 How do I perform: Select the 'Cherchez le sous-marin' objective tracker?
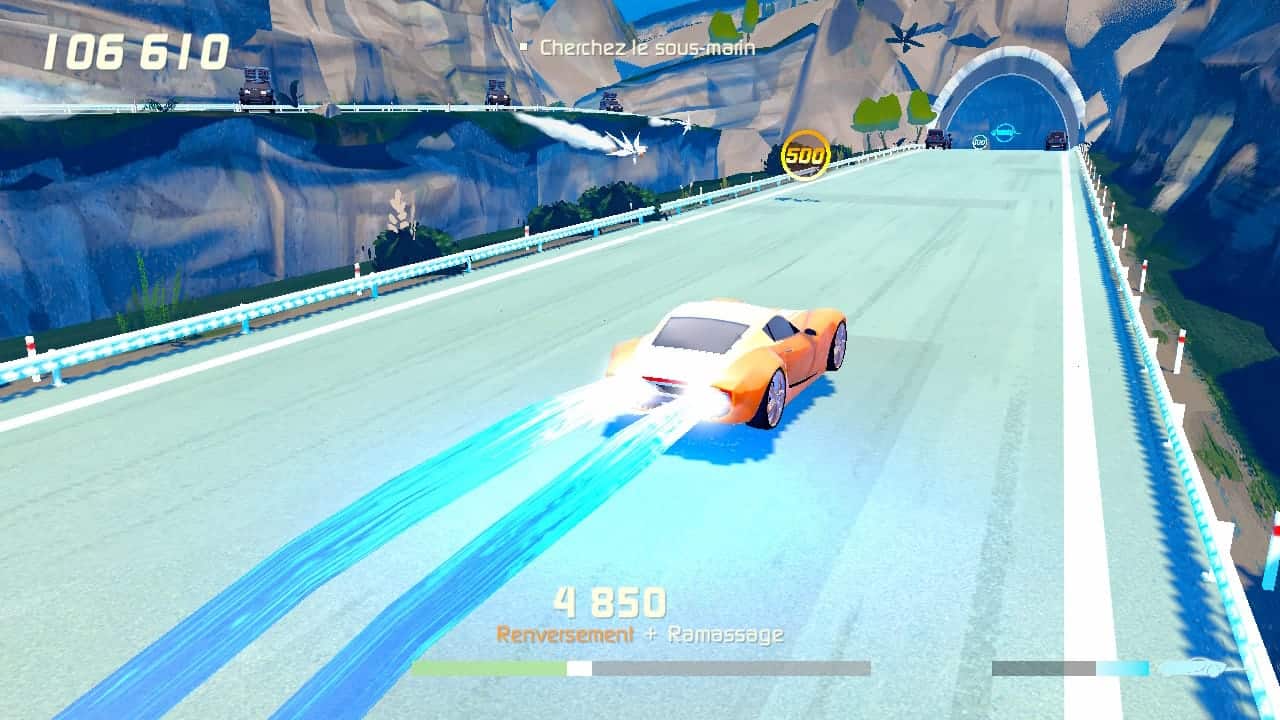pos(646,47)
